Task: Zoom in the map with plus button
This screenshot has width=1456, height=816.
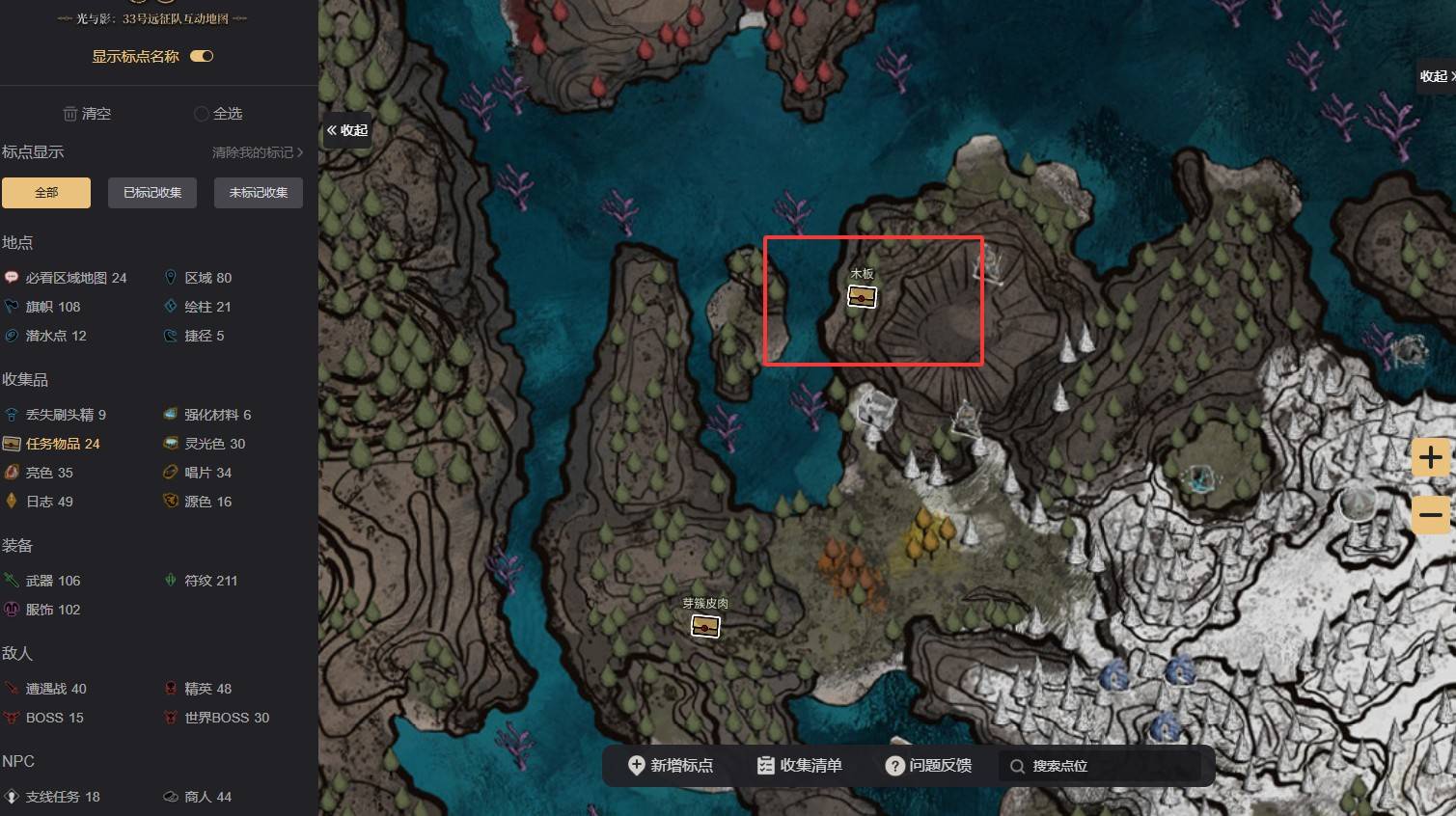Action: click(x=1431, y=457)
